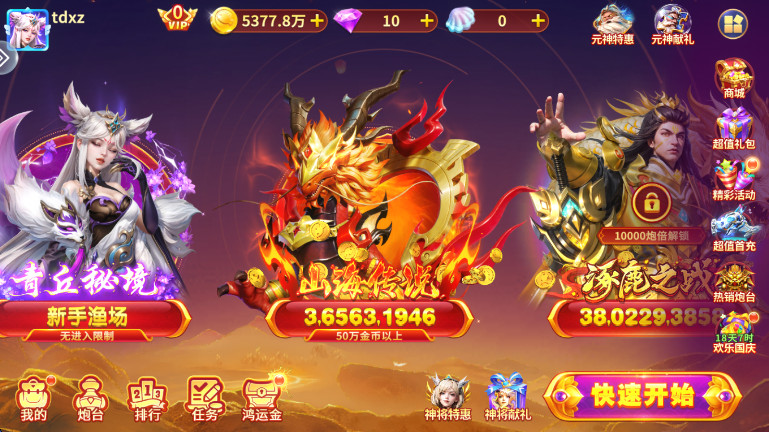This screenshot has height=432, width=769.
Task: Click the 快速开始 quick start button
Action: pos(642,395)
